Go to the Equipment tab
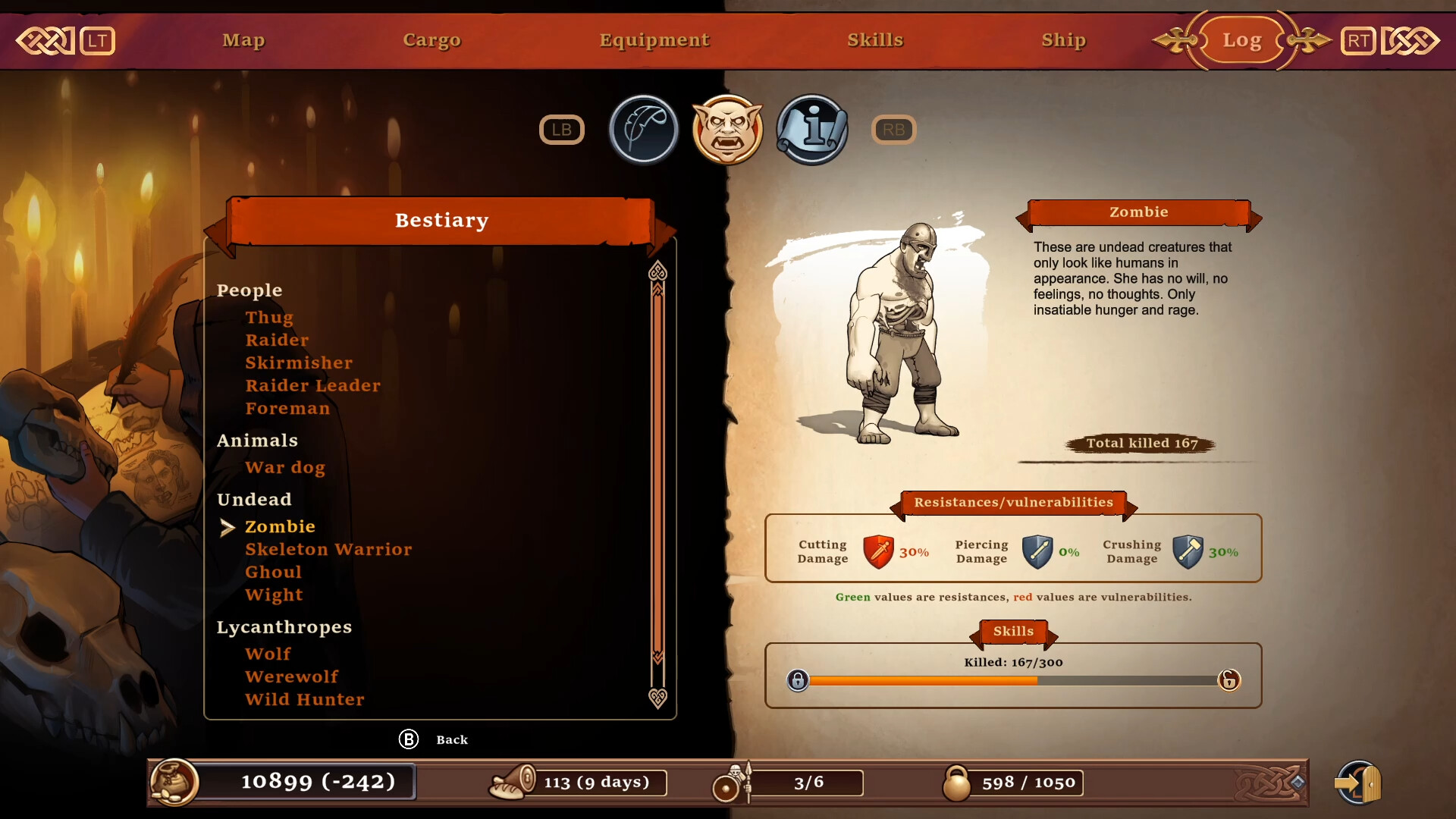 tap(654, 40)
